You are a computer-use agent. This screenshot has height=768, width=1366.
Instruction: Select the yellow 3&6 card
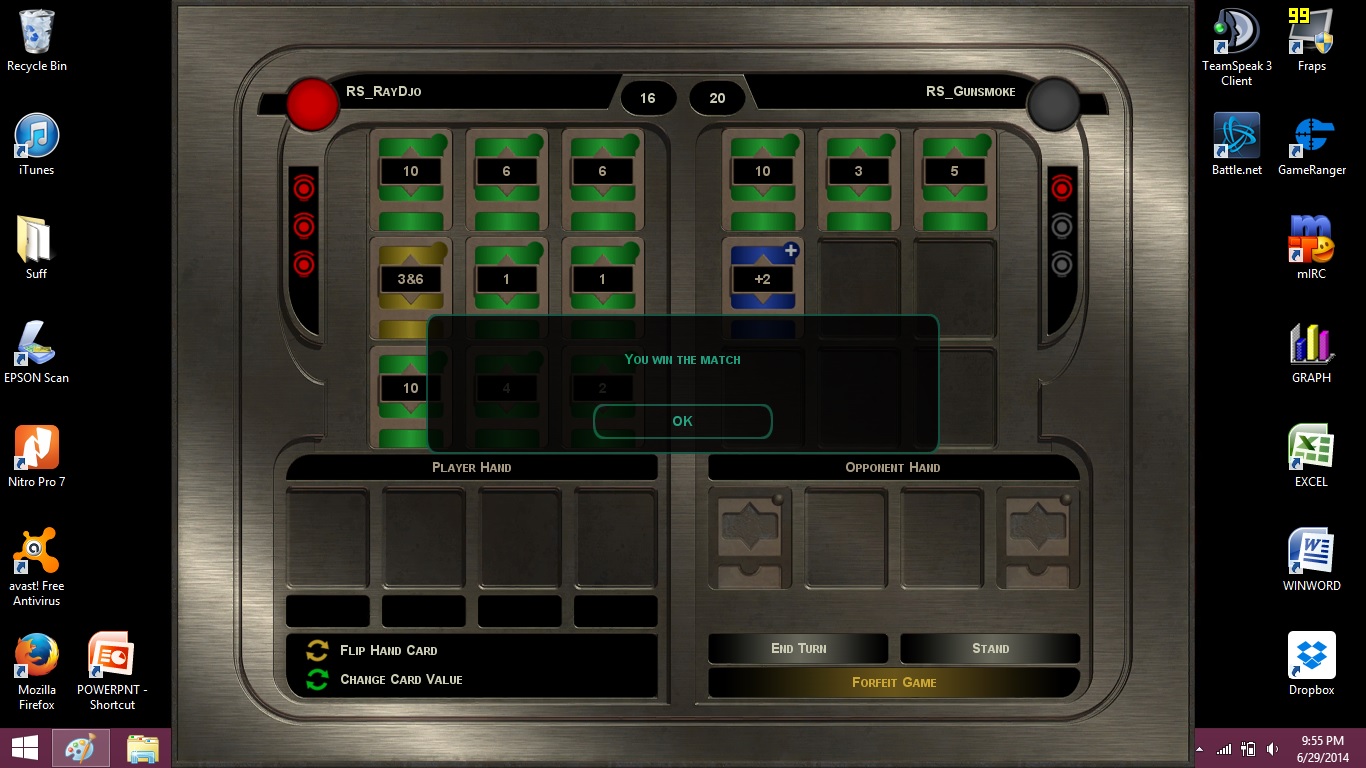pyautogui.click(x=410, y=279)
